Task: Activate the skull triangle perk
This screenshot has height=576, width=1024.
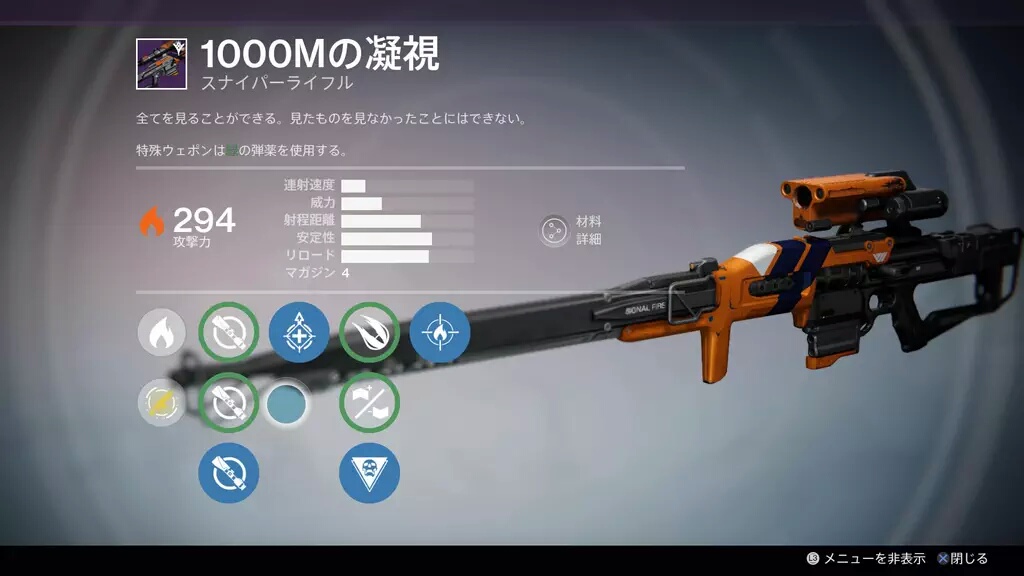Action: pos(369,472)
